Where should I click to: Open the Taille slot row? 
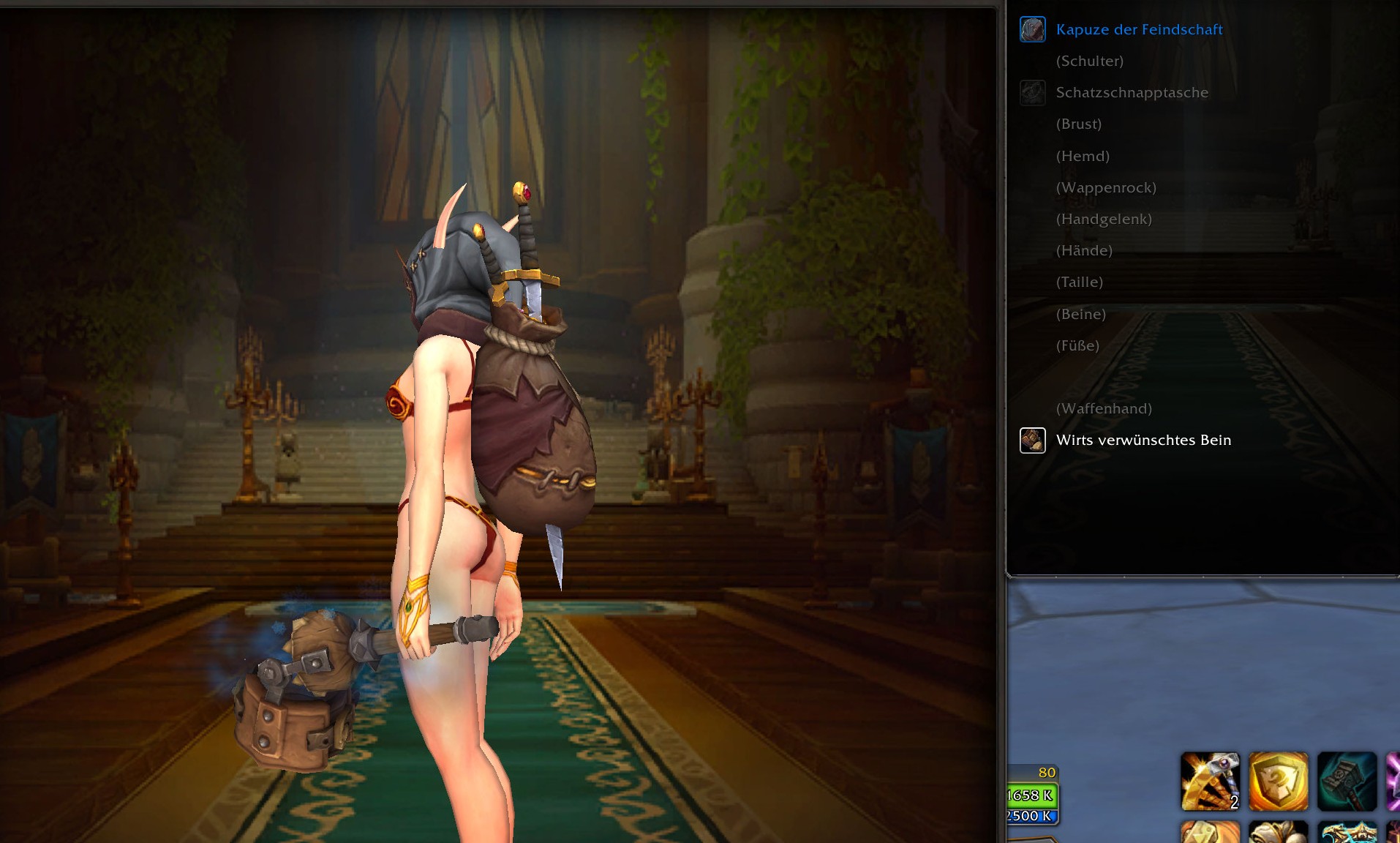(x=1079, y=282)
